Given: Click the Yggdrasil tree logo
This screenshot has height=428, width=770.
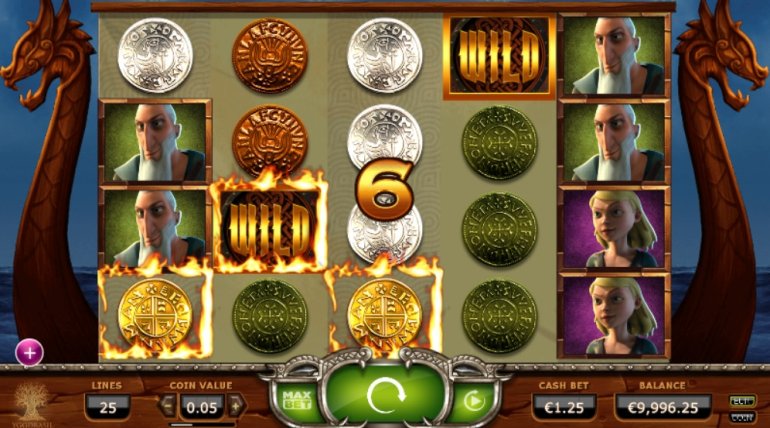Looking at the screenshot, I should pos(30,402).
